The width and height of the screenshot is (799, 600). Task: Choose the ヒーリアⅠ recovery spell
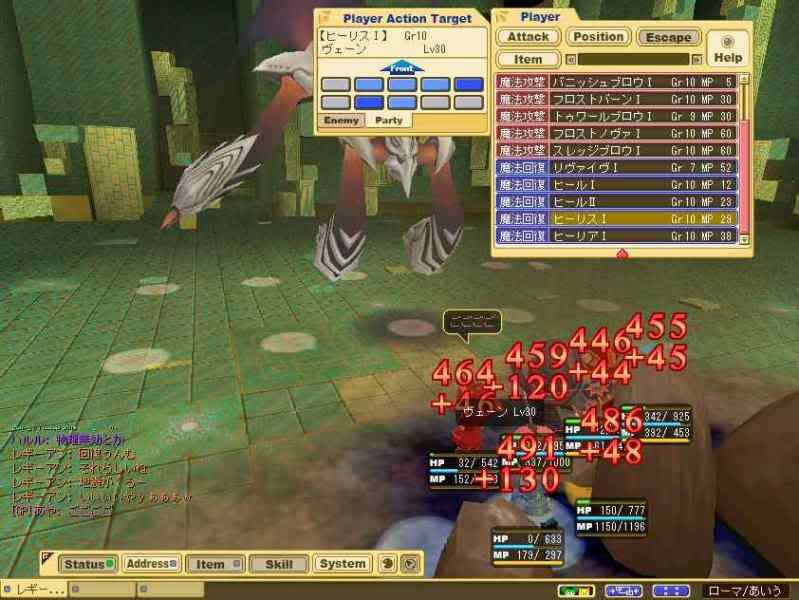click(x=616, y=236)
